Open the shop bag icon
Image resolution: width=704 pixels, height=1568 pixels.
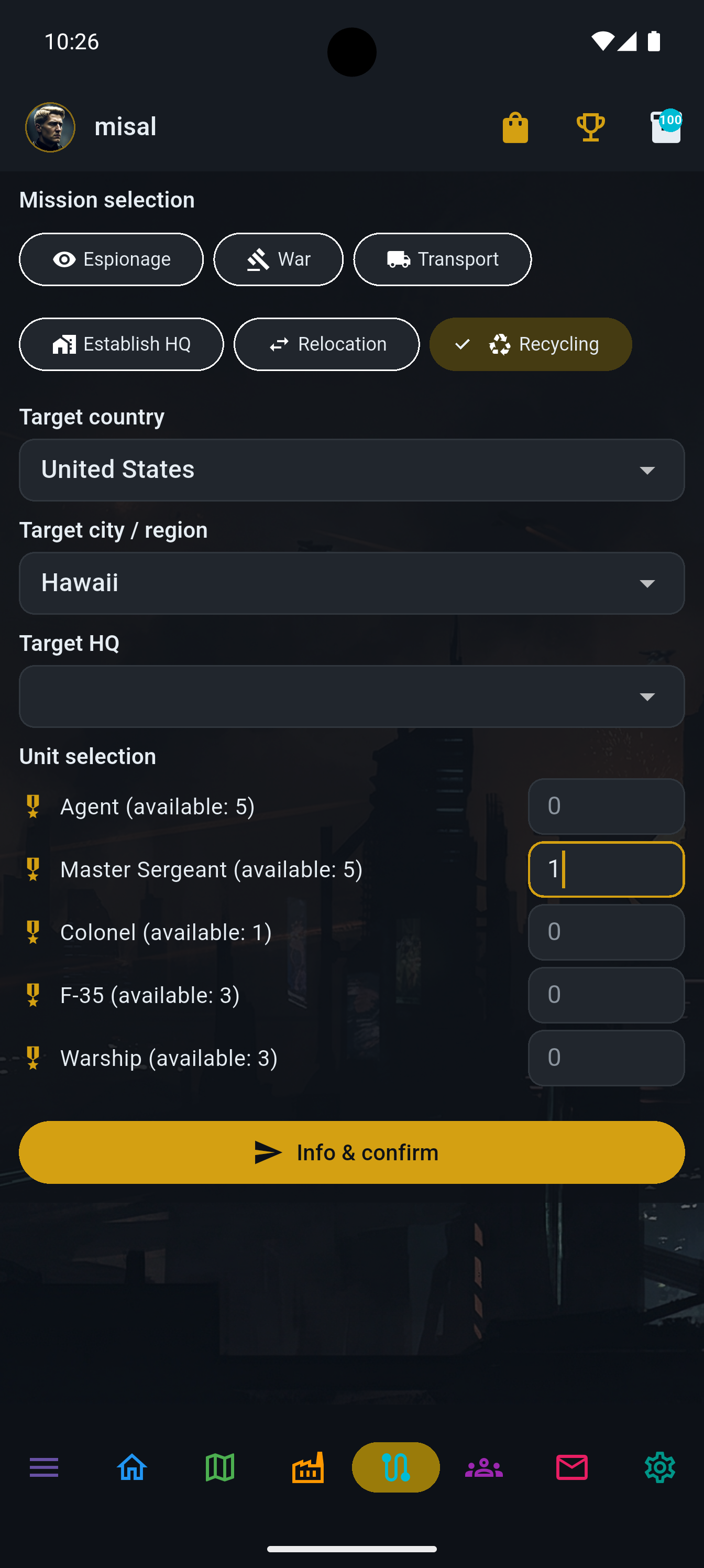point(514,127)
